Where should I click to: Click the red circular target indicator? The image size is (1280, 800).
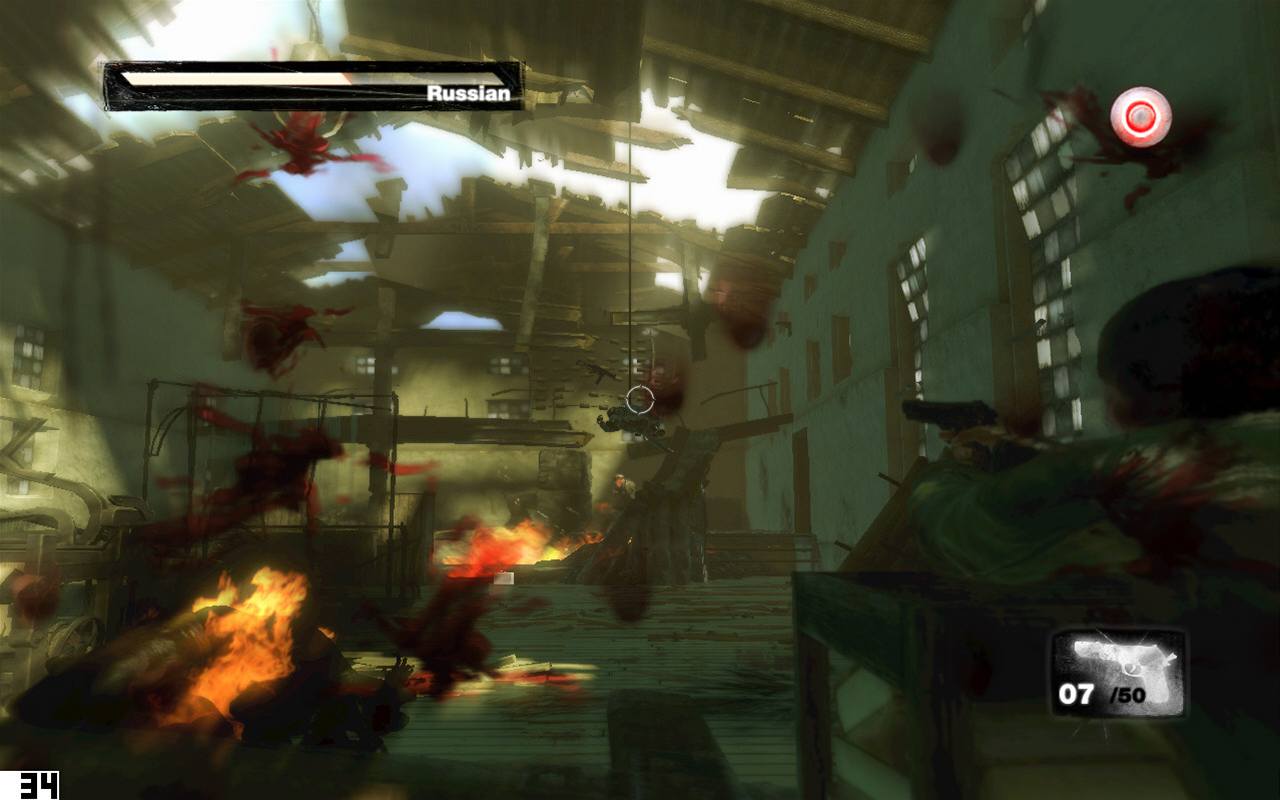click(x=1140, y=117)
